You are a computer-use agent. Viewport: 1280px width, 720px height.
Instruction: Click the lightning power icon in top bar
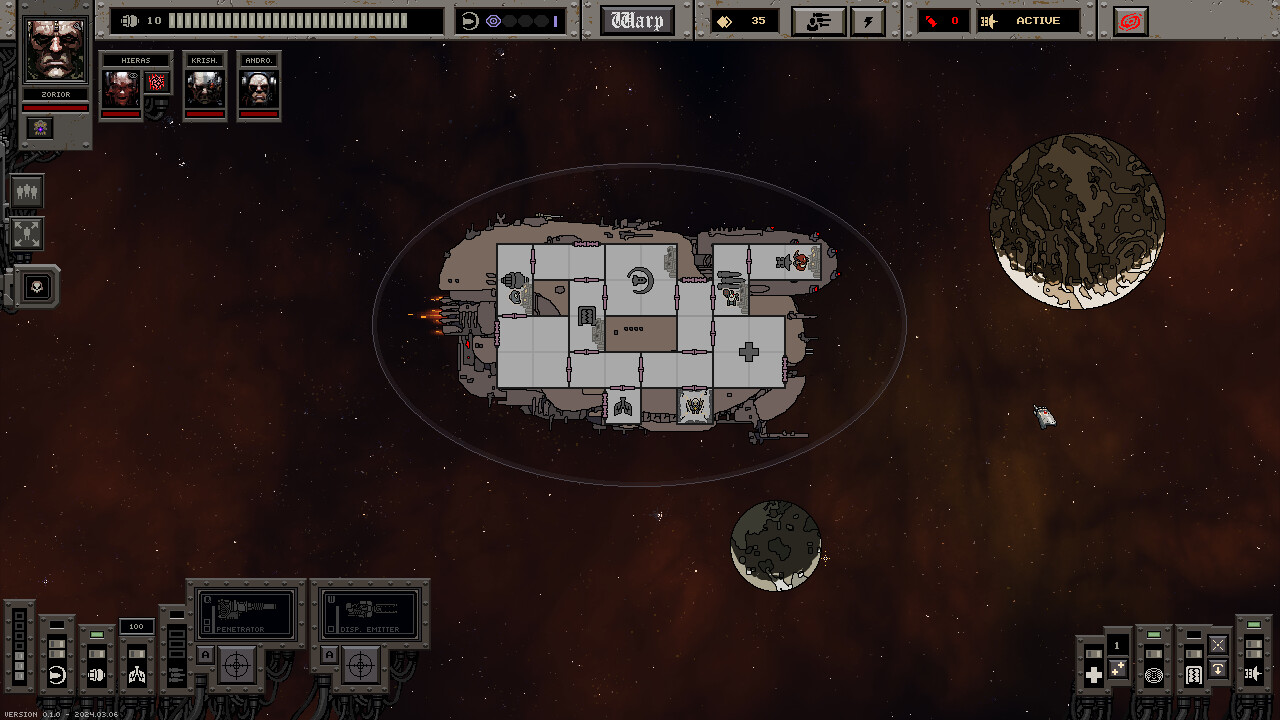pyautogui.click(x=867, y=20)
